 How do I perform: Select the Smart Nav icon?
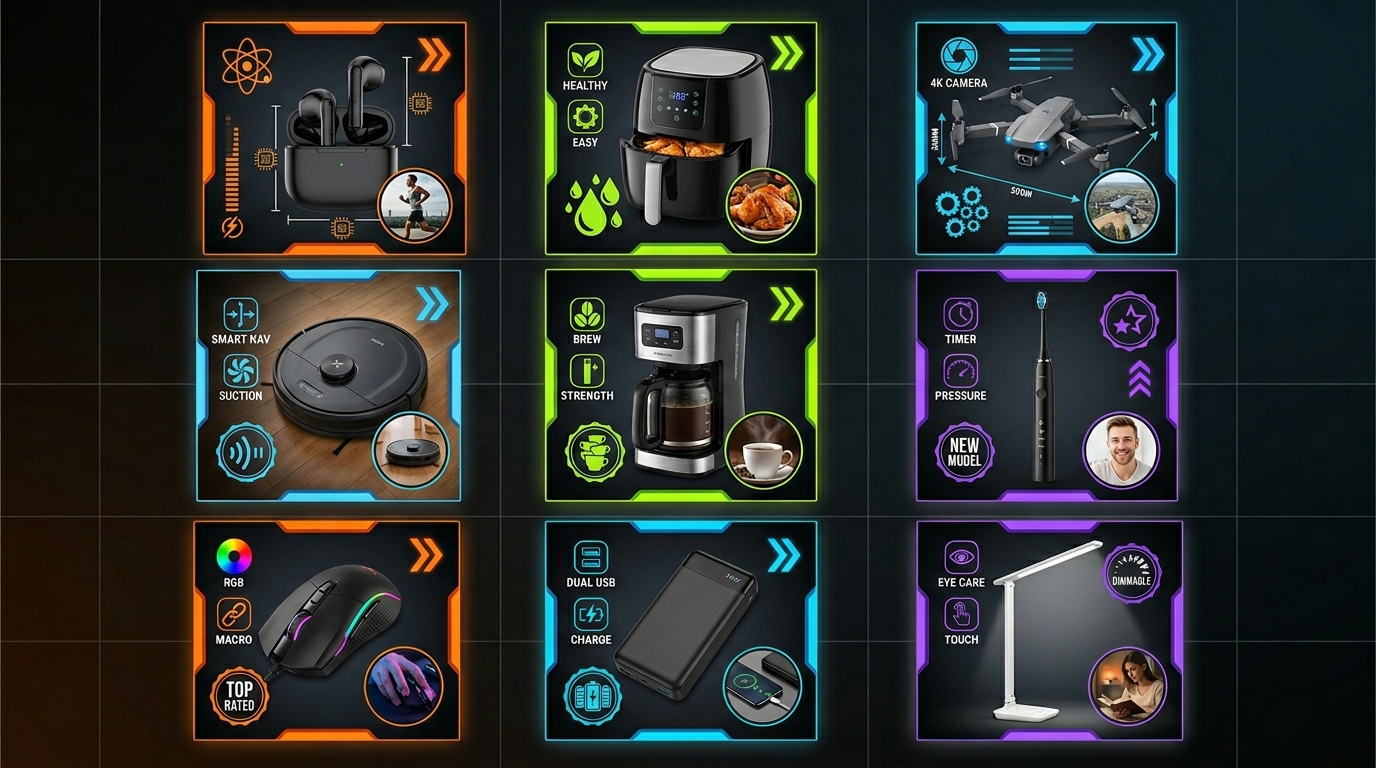(241, 315)
